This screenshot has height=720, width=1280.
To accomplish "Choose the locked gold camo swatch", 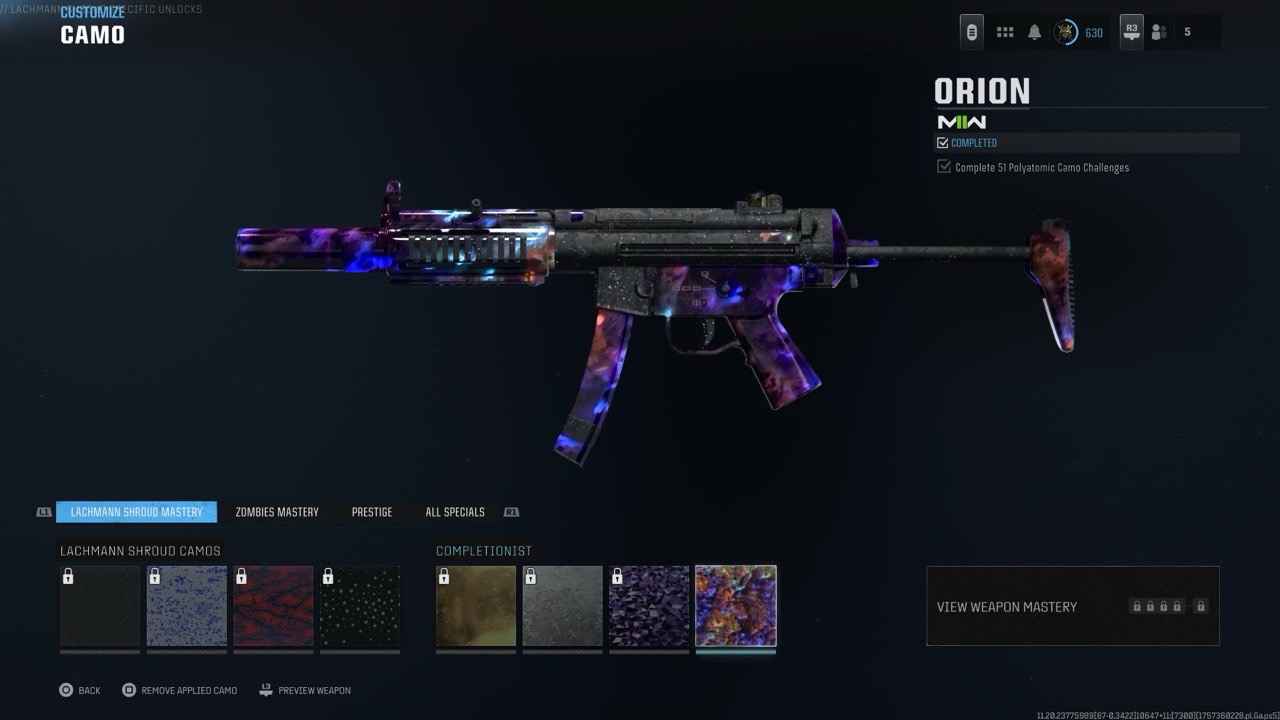I will point(476,606).
